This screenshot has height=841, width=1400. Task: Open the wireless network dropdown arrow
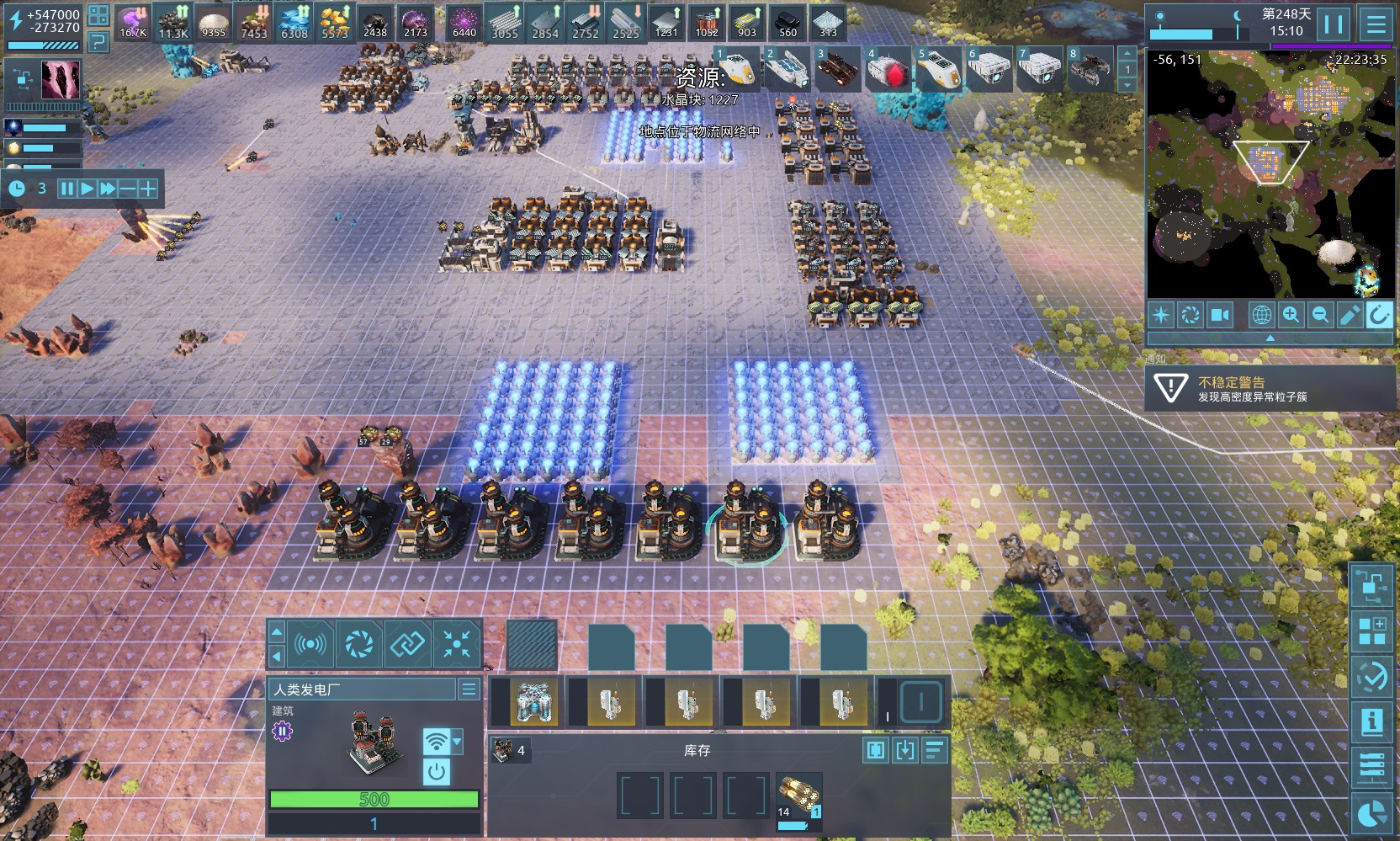pyautogui.click(x=457, y=742)
